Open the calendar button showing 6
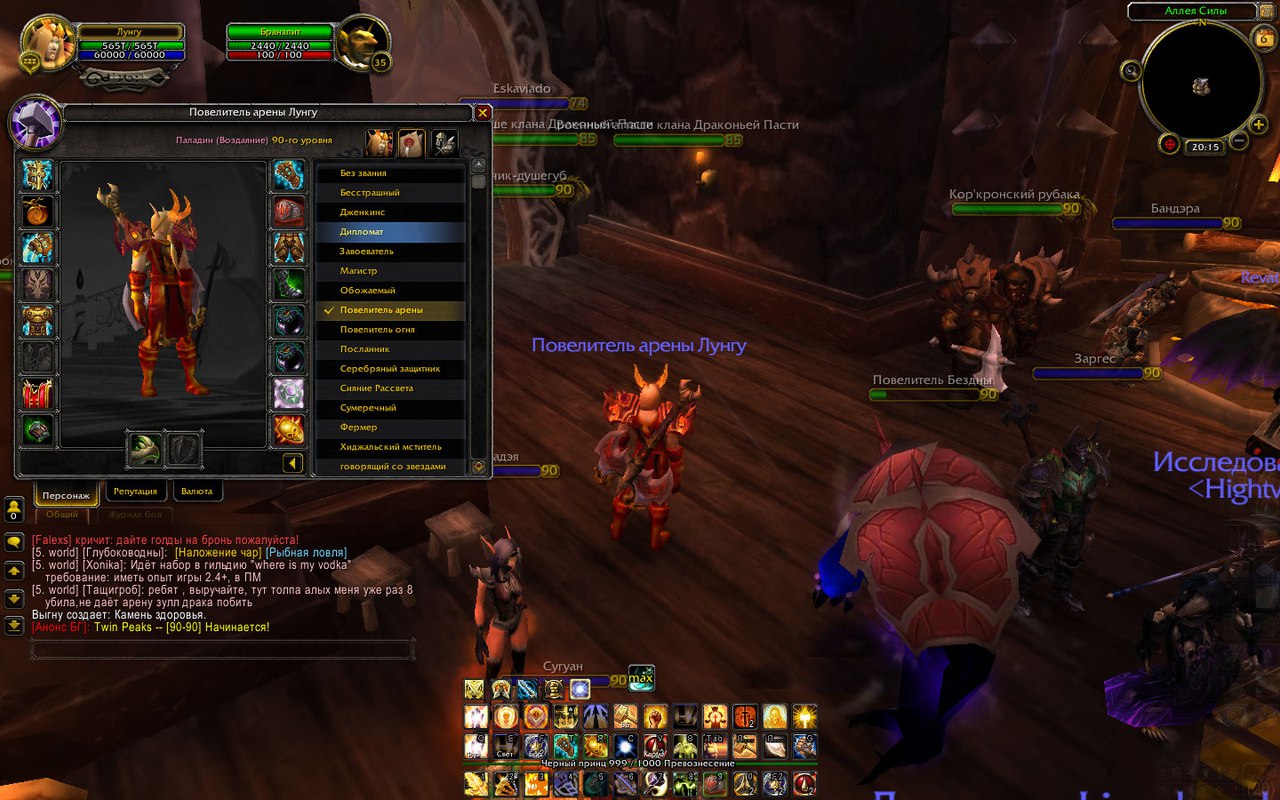The height and width of the screenshot is (800, 1280). tap(1262, 38)
